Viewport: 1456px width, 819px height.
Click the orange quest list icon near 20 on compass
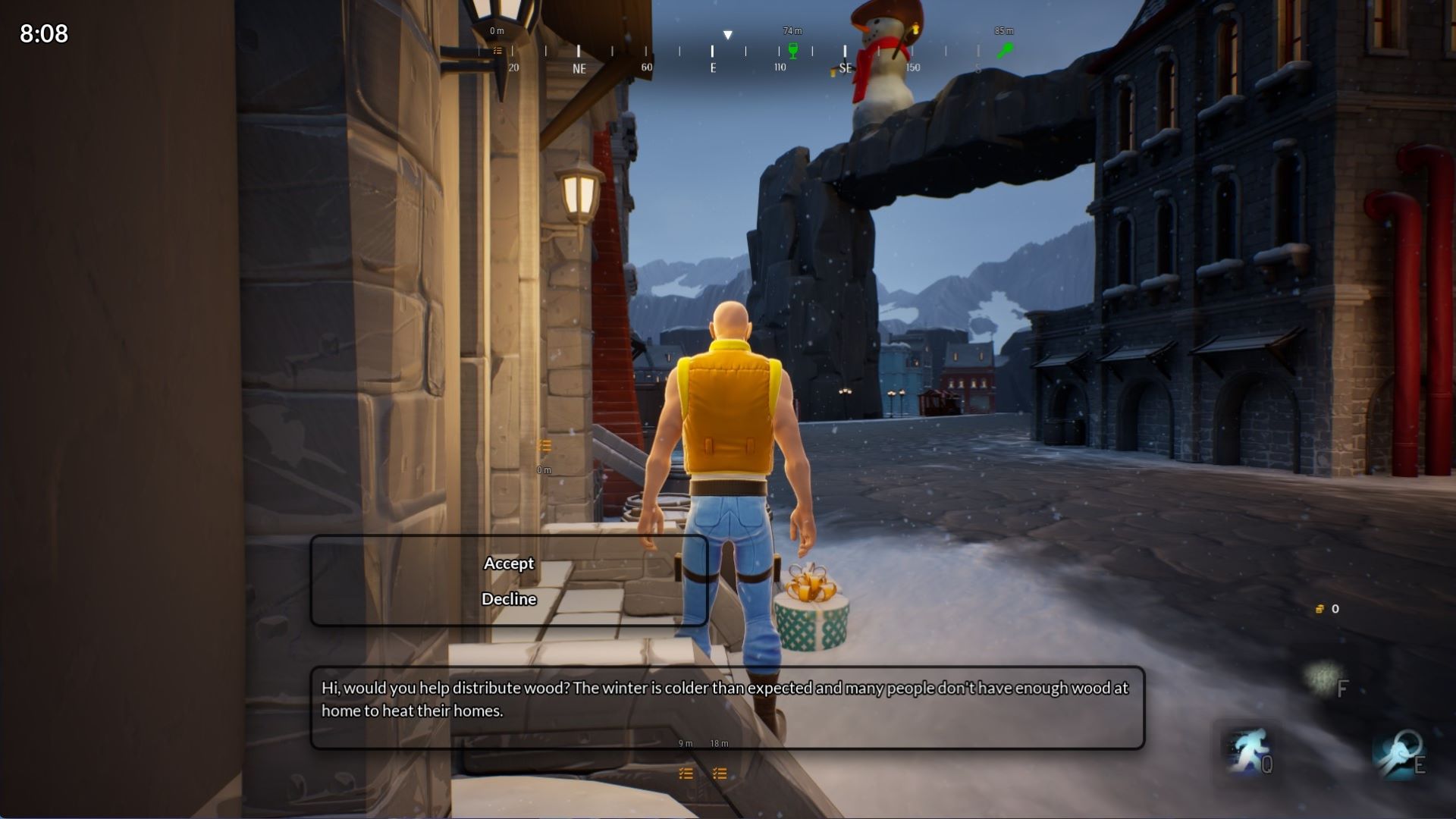coord(498,50)
